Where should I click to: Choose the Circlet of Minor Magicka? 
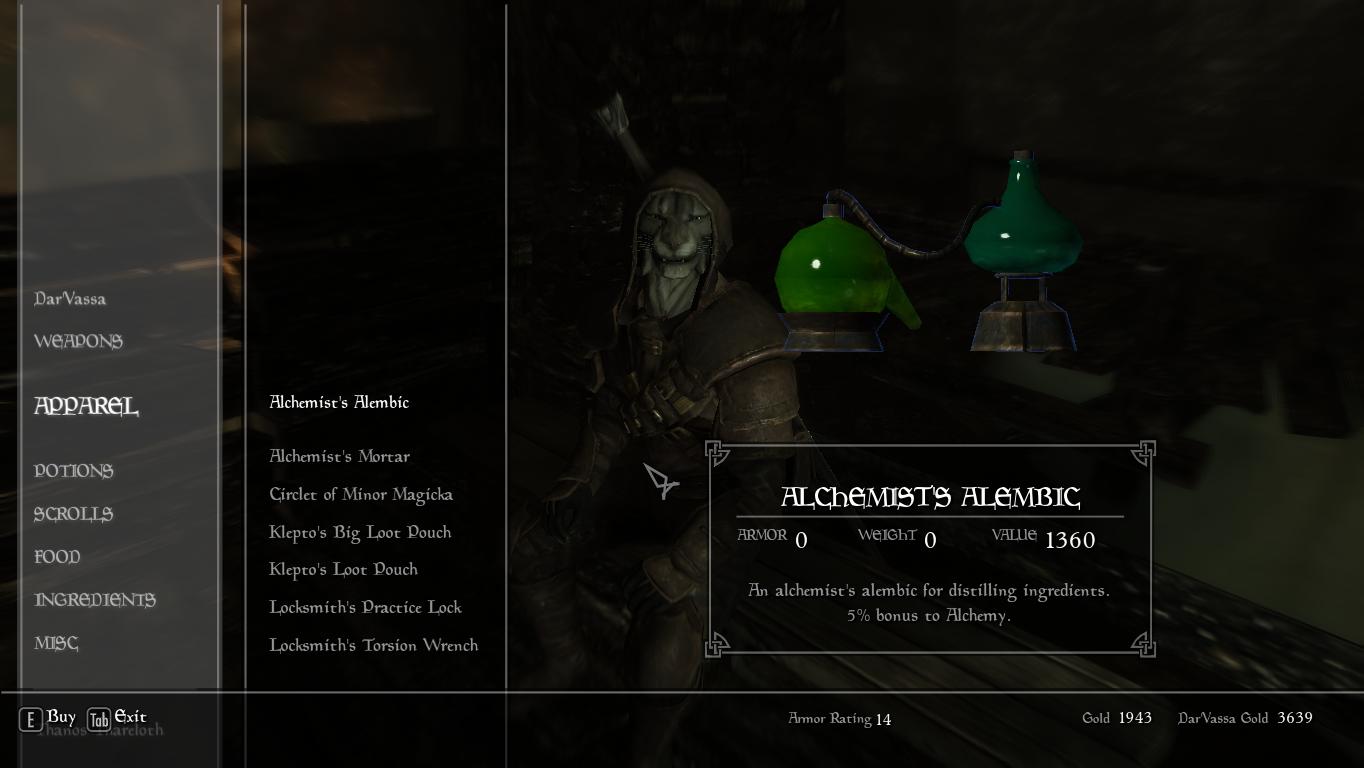coord(360,494)
